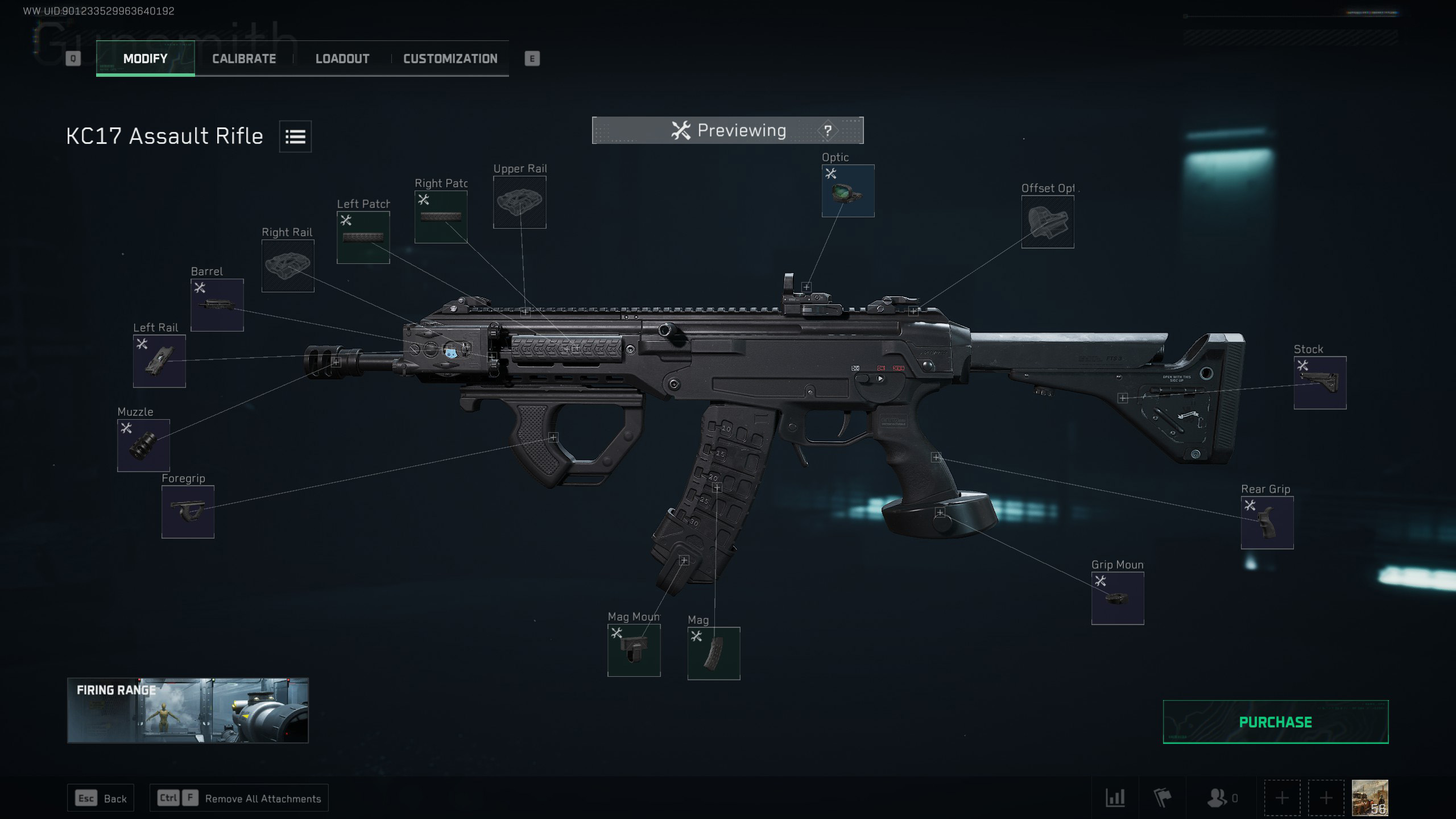Viewport: 1456px width, 819px height.
Task: Open the Offset Optic slot
Action: point(1047,222)
